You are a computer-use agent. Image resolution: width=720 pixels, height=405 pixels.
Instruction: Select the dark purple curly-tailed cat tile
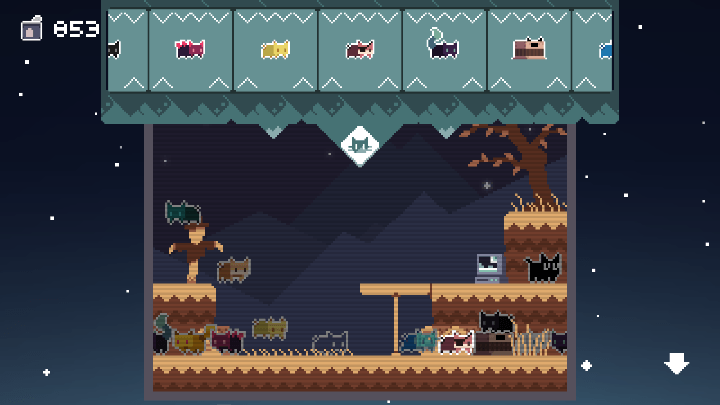pyautogui.click(x=444, y=49)
